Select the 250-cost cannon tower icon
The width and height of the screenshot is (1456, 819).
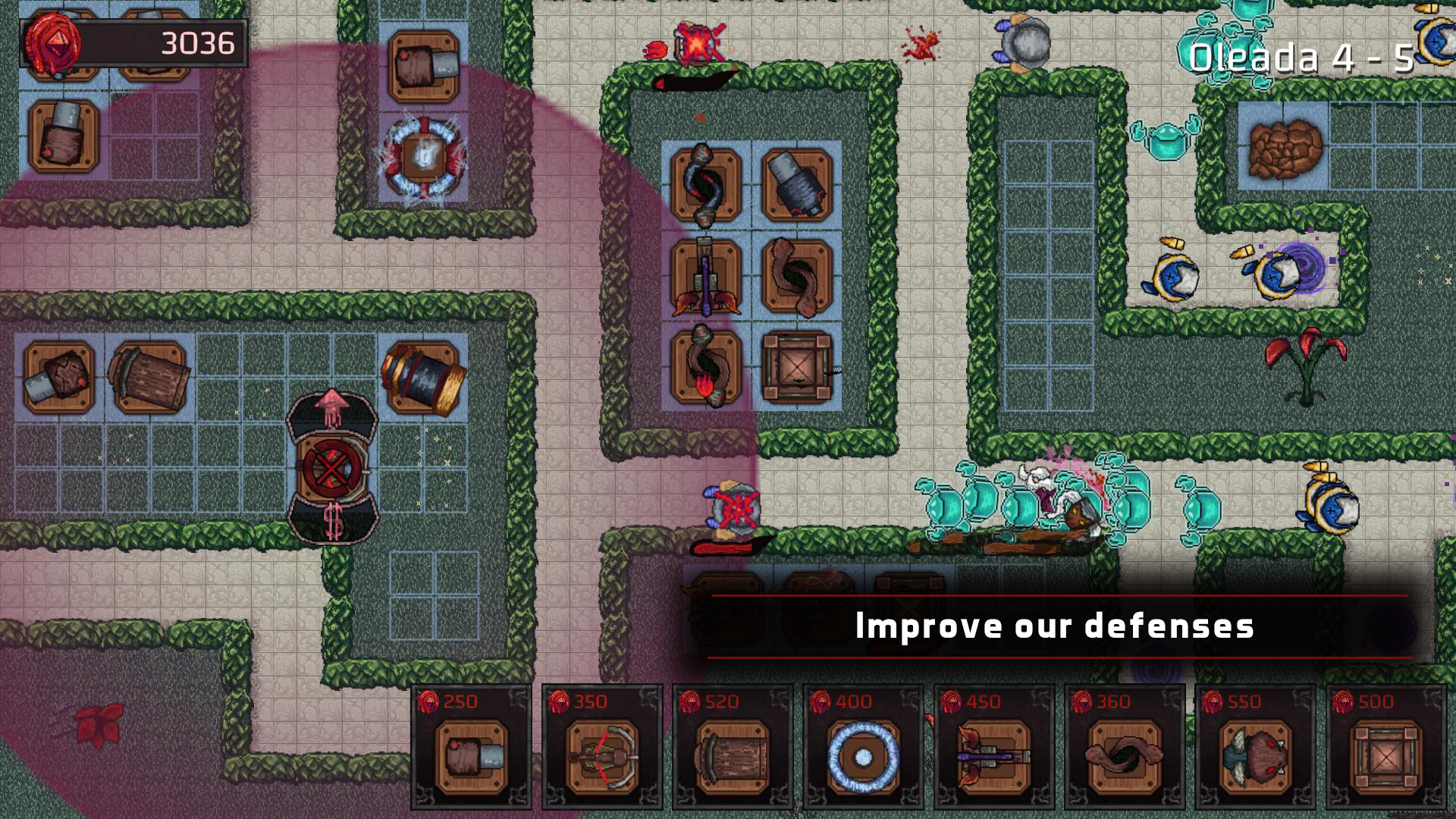point(470,758)
